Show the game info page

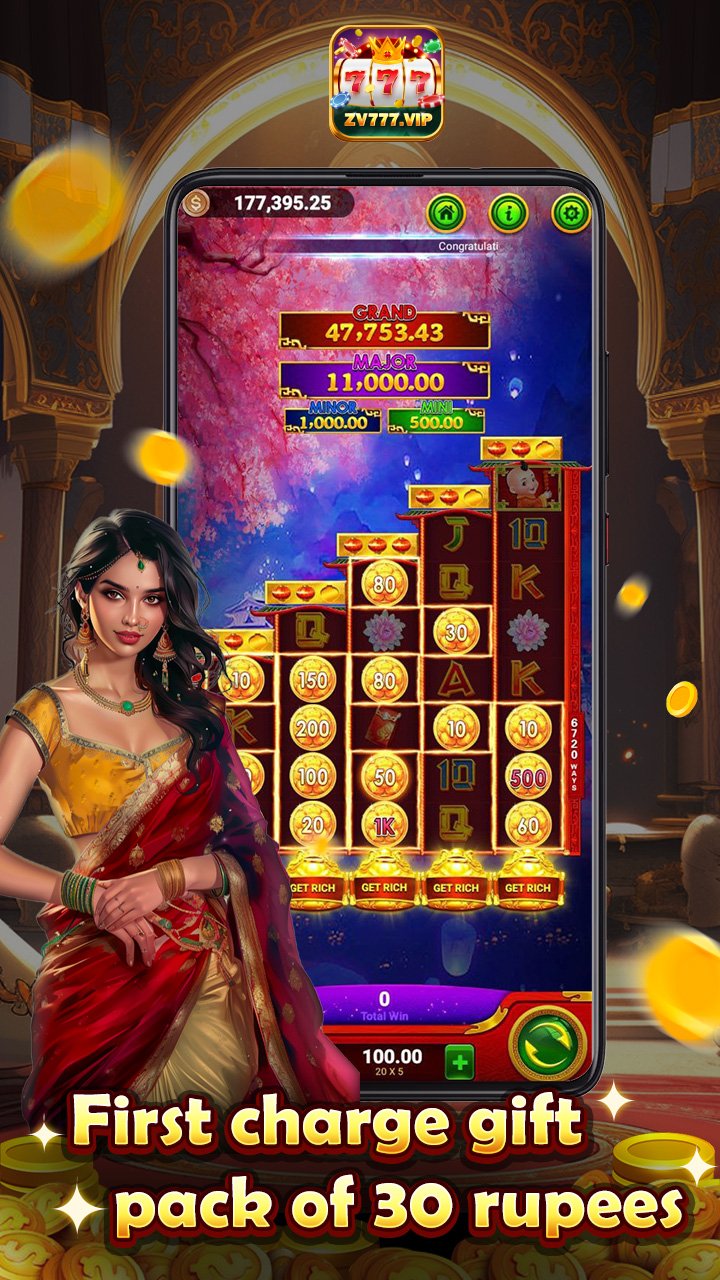[509, 212]
